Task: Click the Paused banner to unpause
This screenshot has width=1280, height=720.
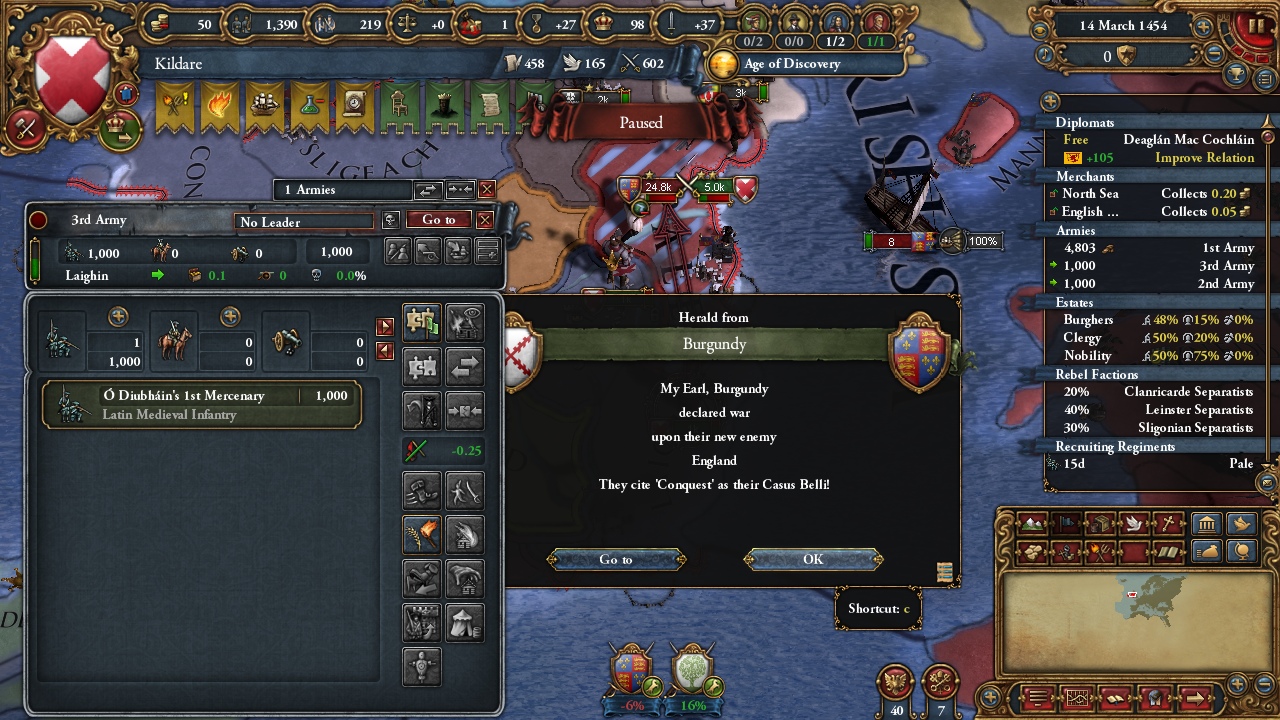Action: tap(638, 122)
